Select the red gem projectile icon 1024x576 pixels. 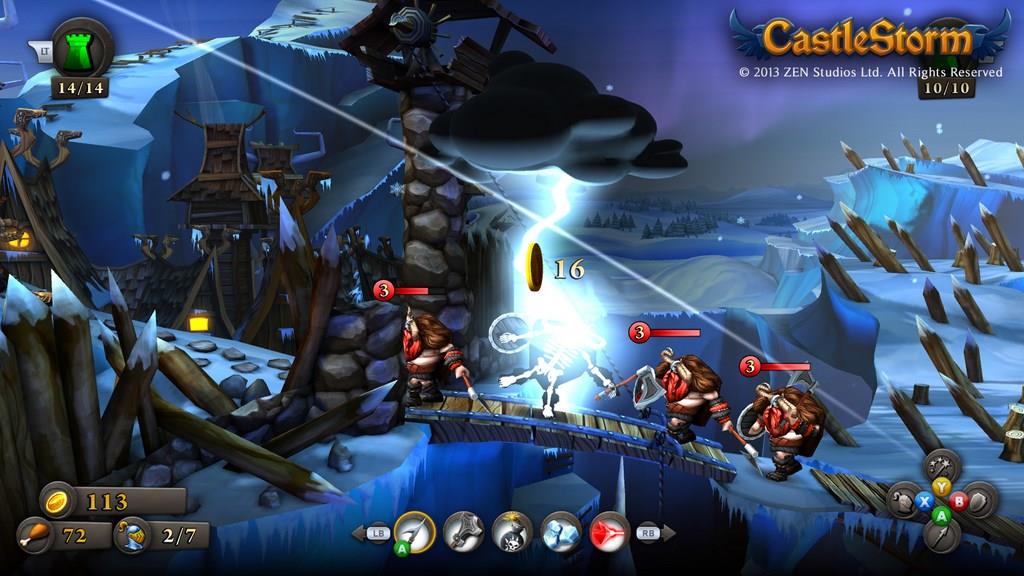(x=609, y=531)
